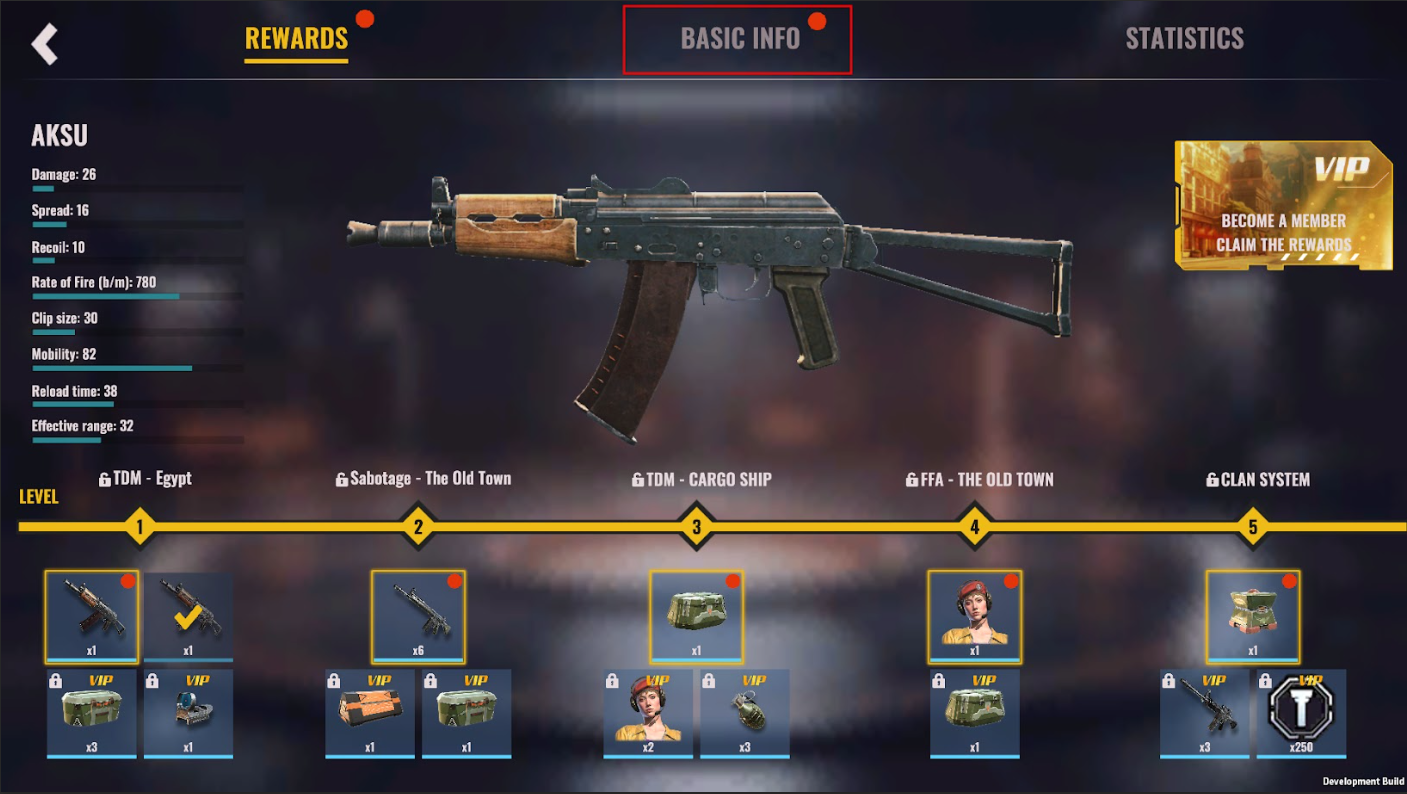This screenshot has height=794, width=1407.
Task: Open the Statistics tab
Action: click(1184, 39)
